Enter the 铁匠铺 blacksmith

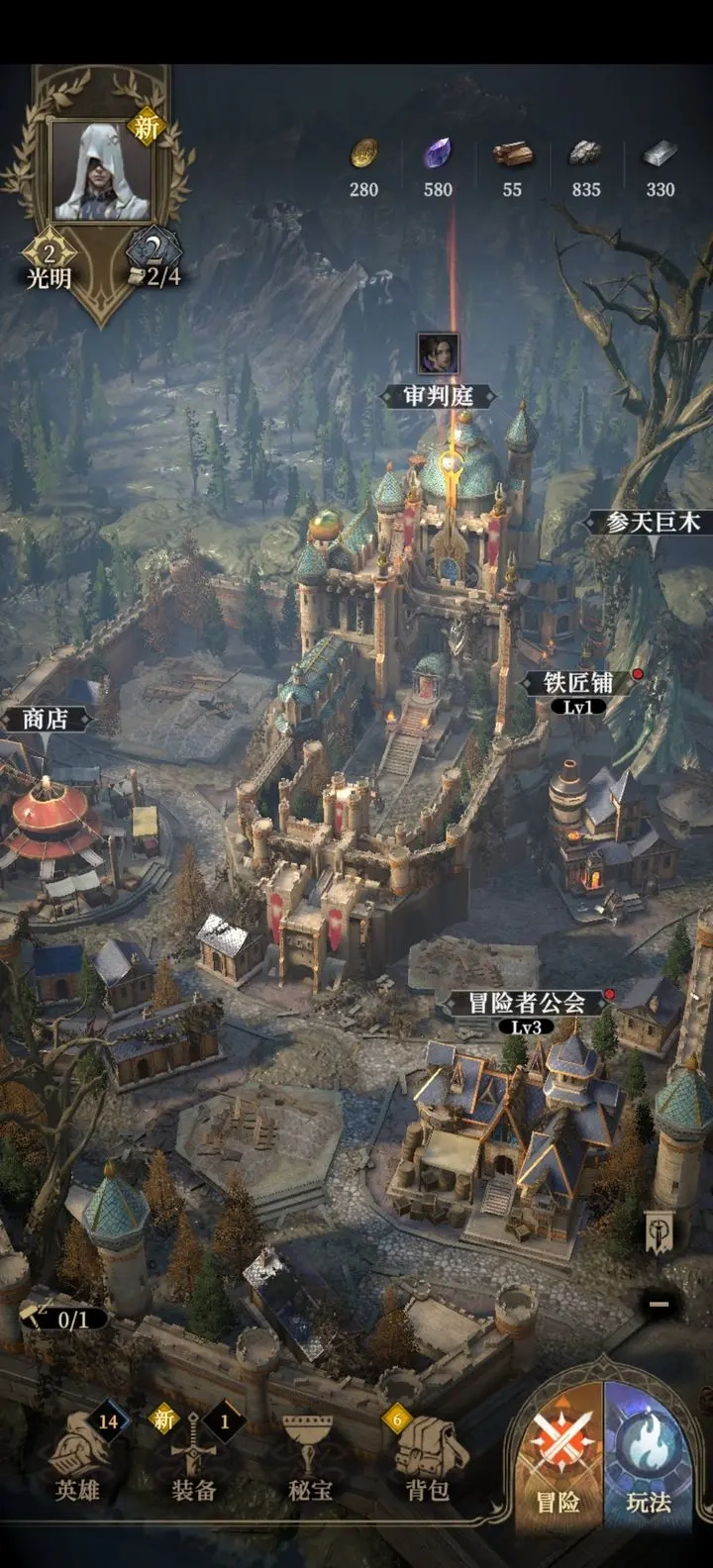coord(579,683)
